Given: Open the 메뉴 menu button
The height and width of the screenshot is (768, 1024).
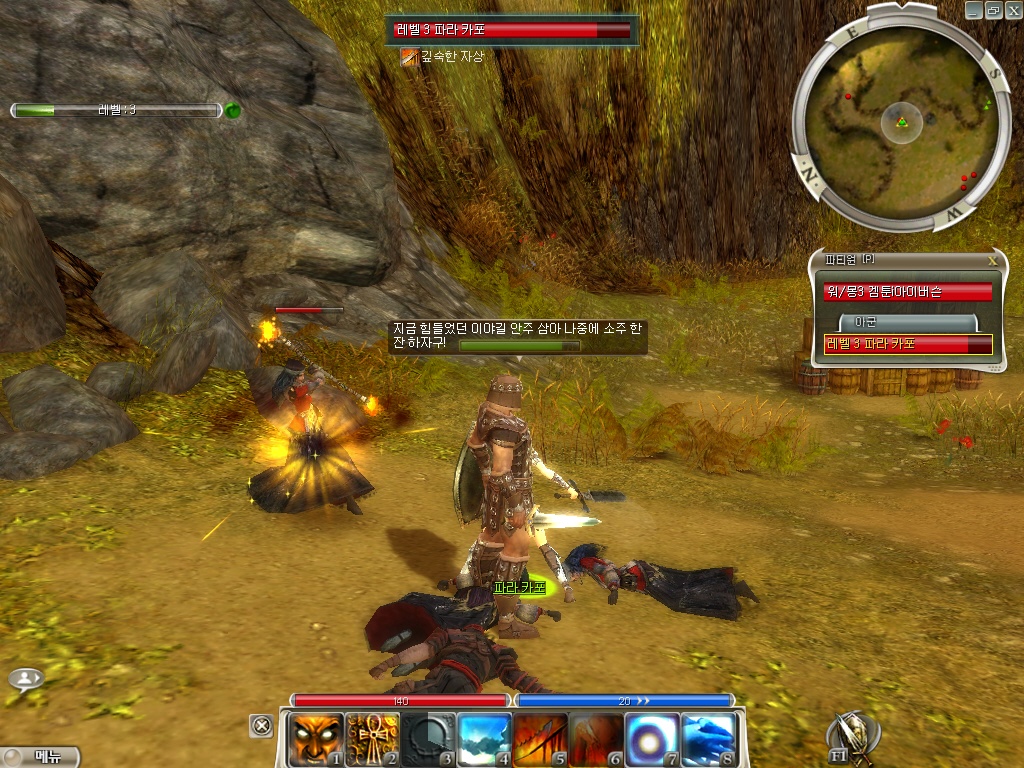Looking at the screenshot, I should (41, 757).
